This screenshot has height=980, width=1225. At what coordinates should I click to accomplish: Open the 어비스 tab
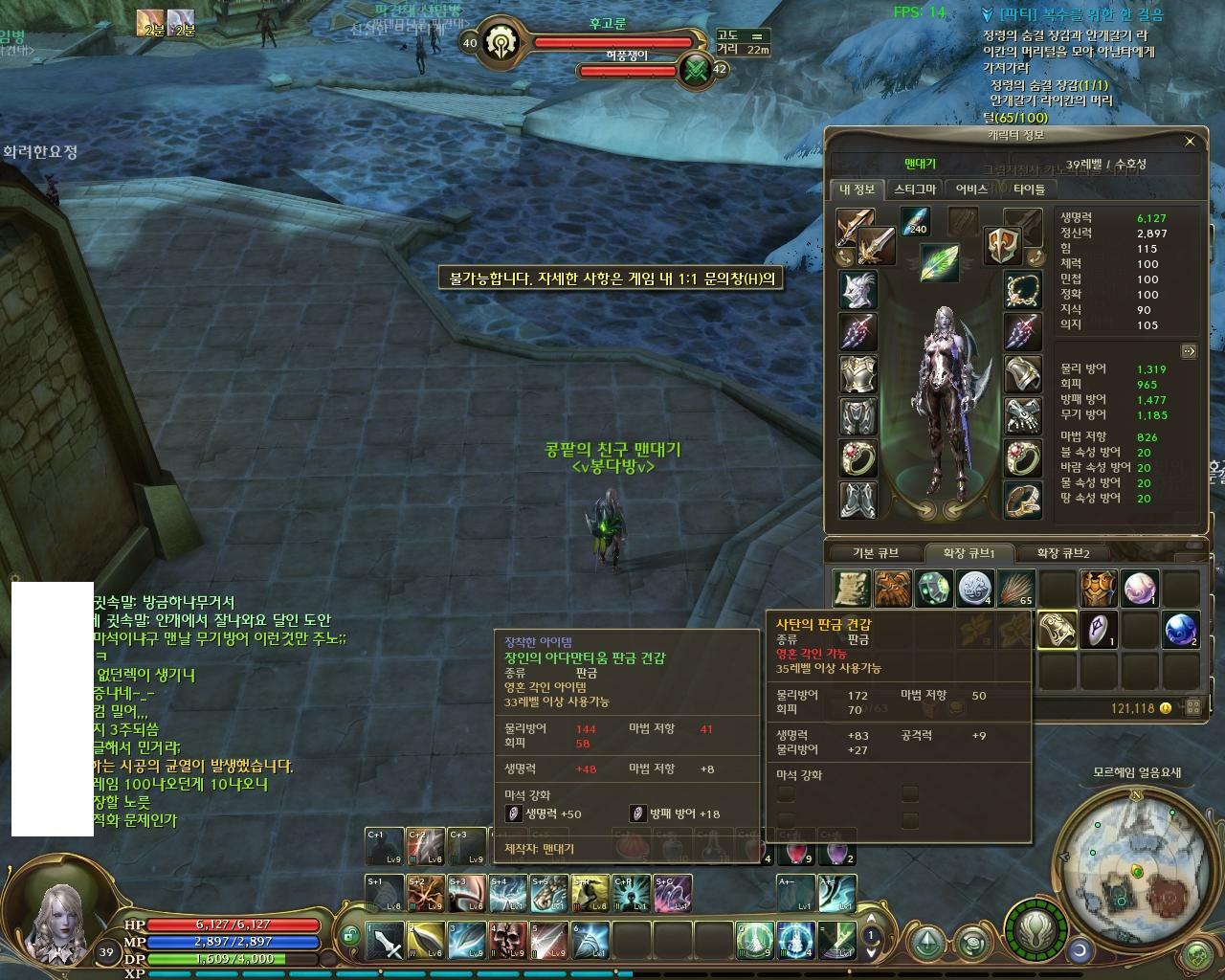click(971, 189)
